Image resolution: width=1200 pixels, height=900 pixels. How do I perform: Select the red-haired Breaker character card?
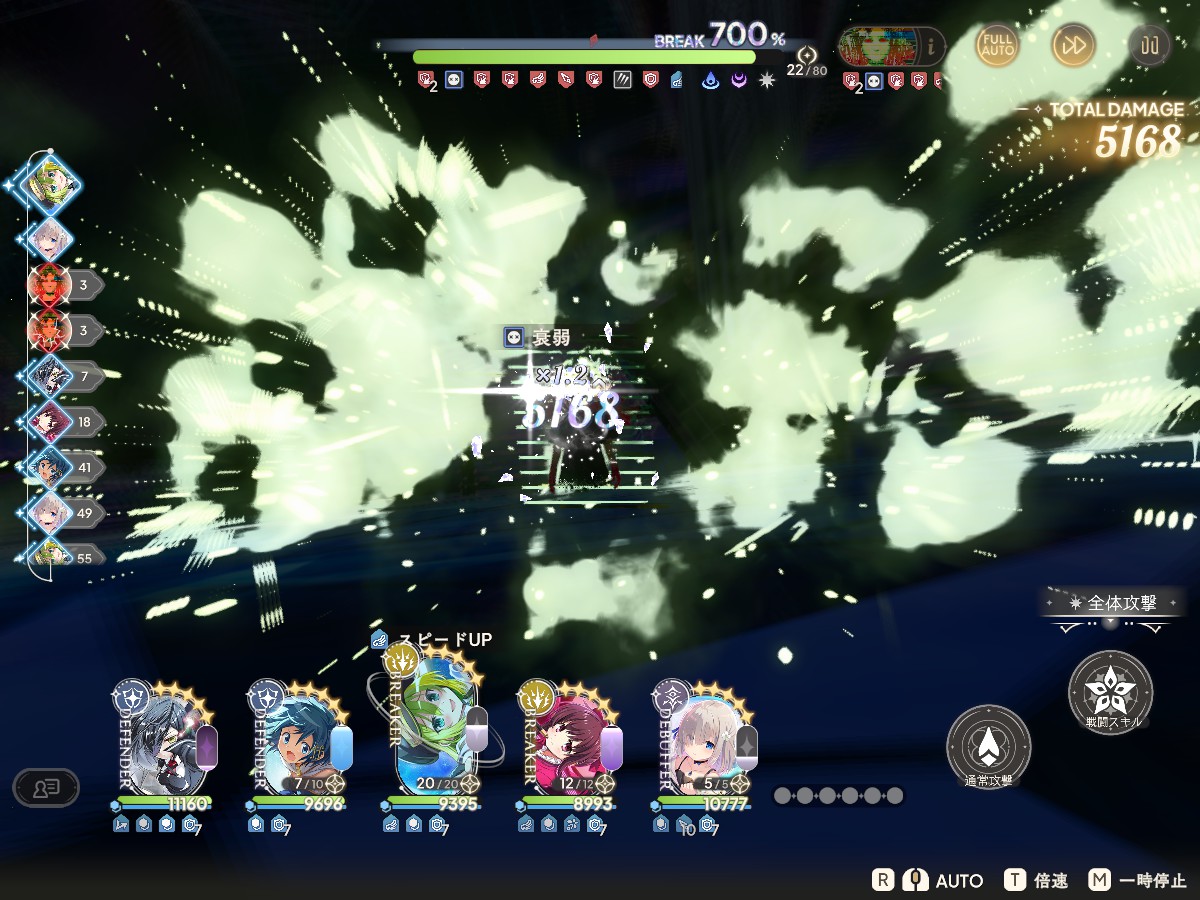click(x=570, y=742)
